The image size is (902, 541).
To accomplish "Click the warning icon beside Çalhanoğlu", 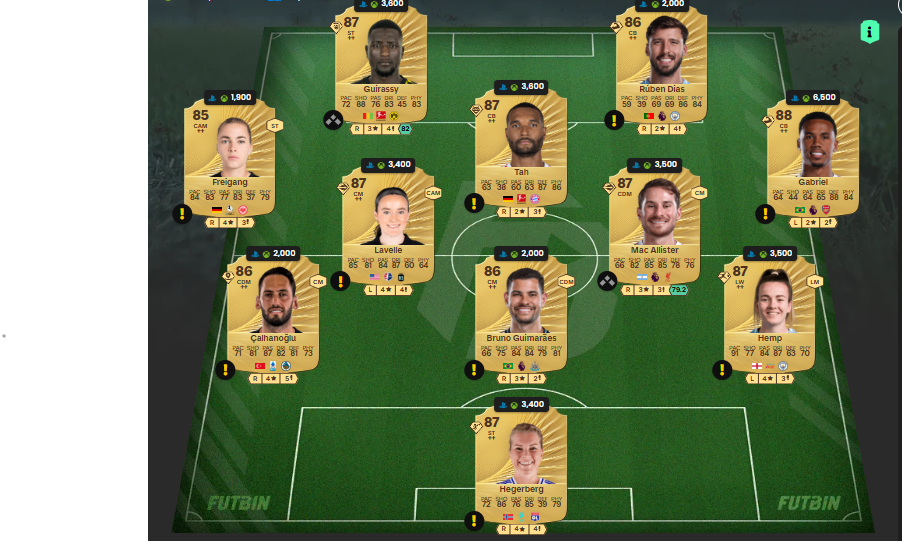I will pos(225,370).
